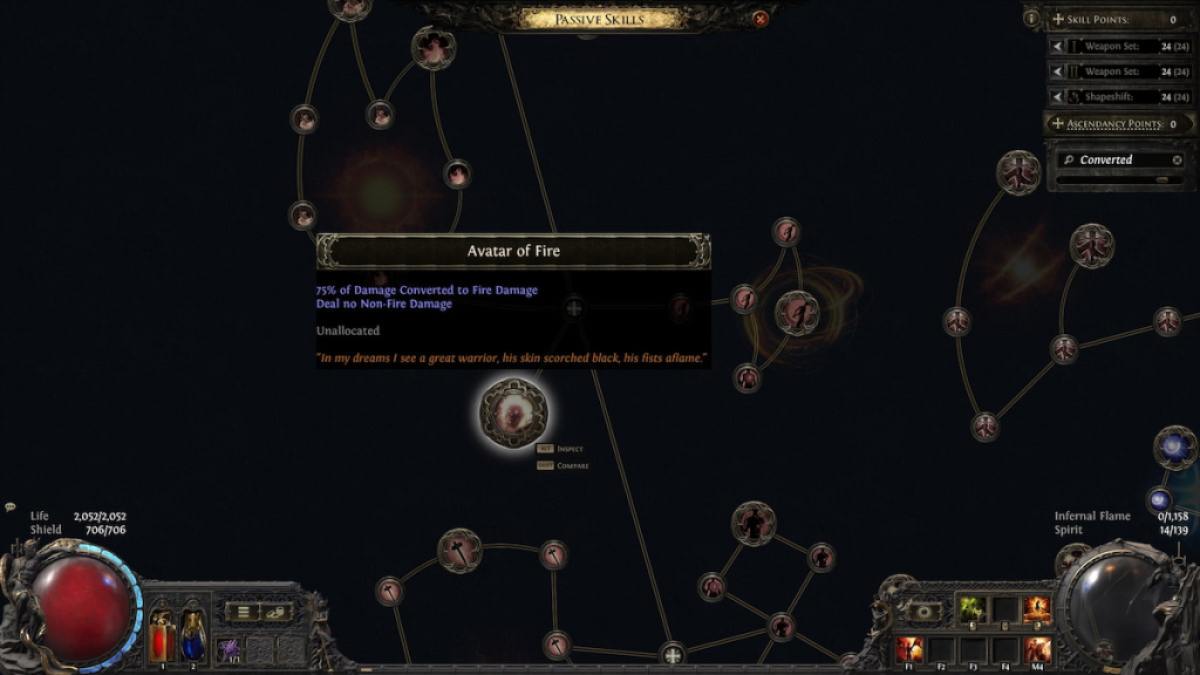Screen dimensions: 1200x675
Task: Activate the green skill icon
Action: coord(972,608)
